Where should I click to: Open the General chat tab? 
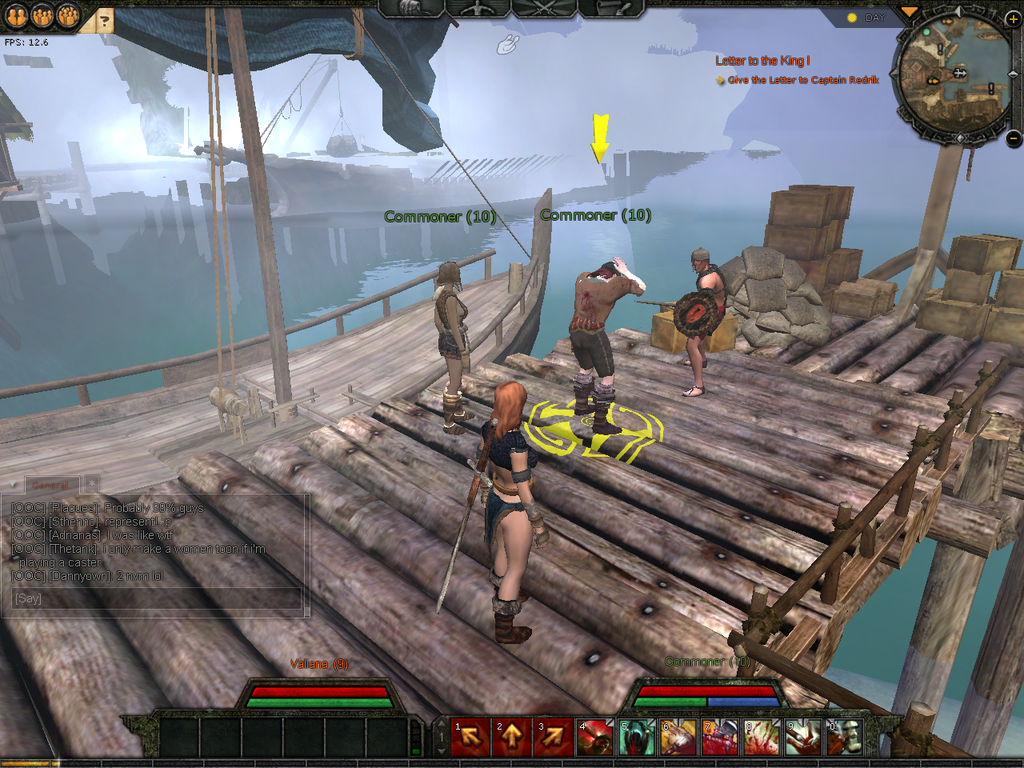click(52, 484)
